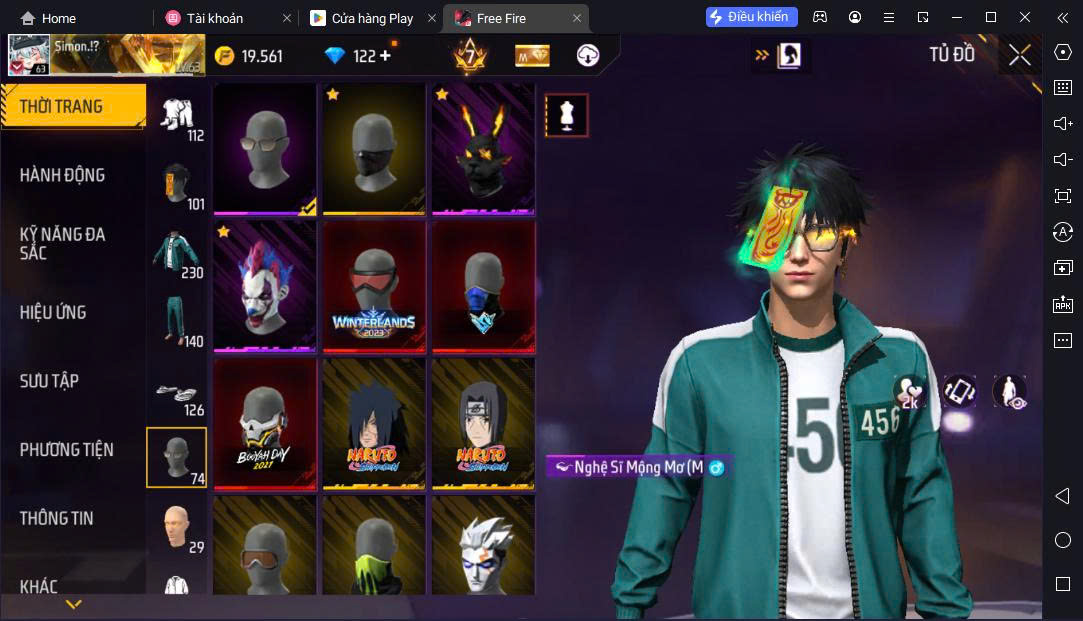Screen dimensions: 1083x621
Task: Choose the green jacket tops subcategory
Action: pyautogui.click(x=177, y=254)
